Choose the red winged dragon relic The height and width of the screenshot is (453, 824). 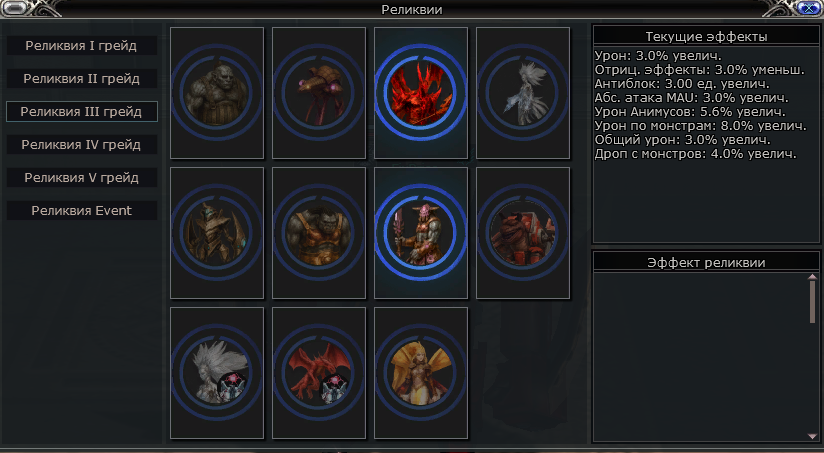pos(319,373)
